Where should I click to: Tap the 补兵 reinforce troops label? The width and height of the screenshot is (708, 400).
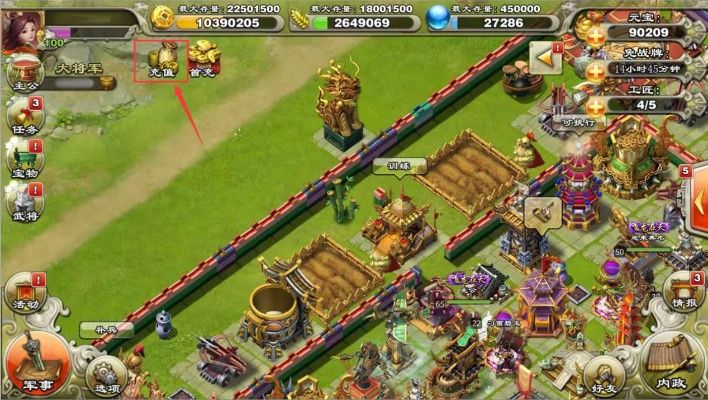point(107,329)
